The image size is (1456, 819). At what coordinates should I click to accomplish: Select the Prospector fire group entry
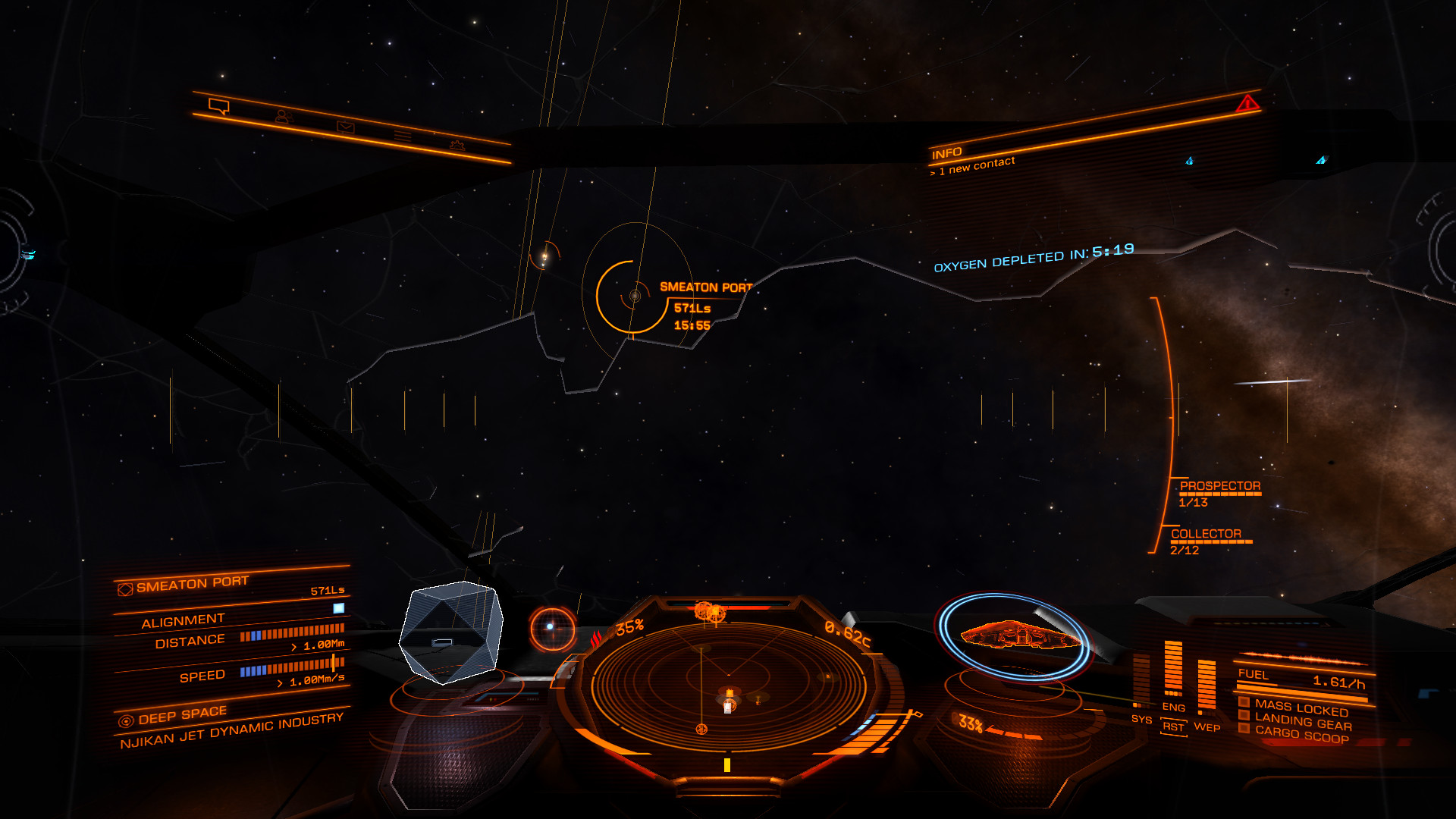1219,486
